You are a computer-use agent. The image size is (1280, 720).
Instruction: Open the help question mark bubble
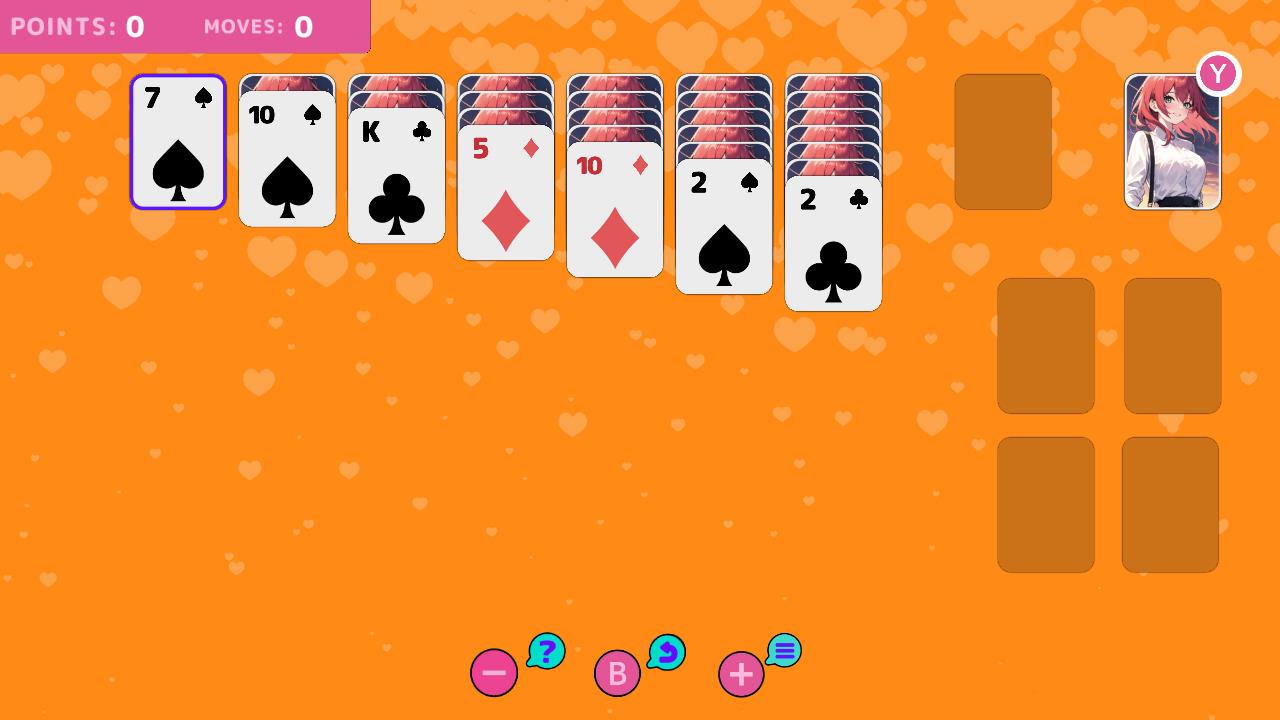pyautogui.click(x=546, y=651)
